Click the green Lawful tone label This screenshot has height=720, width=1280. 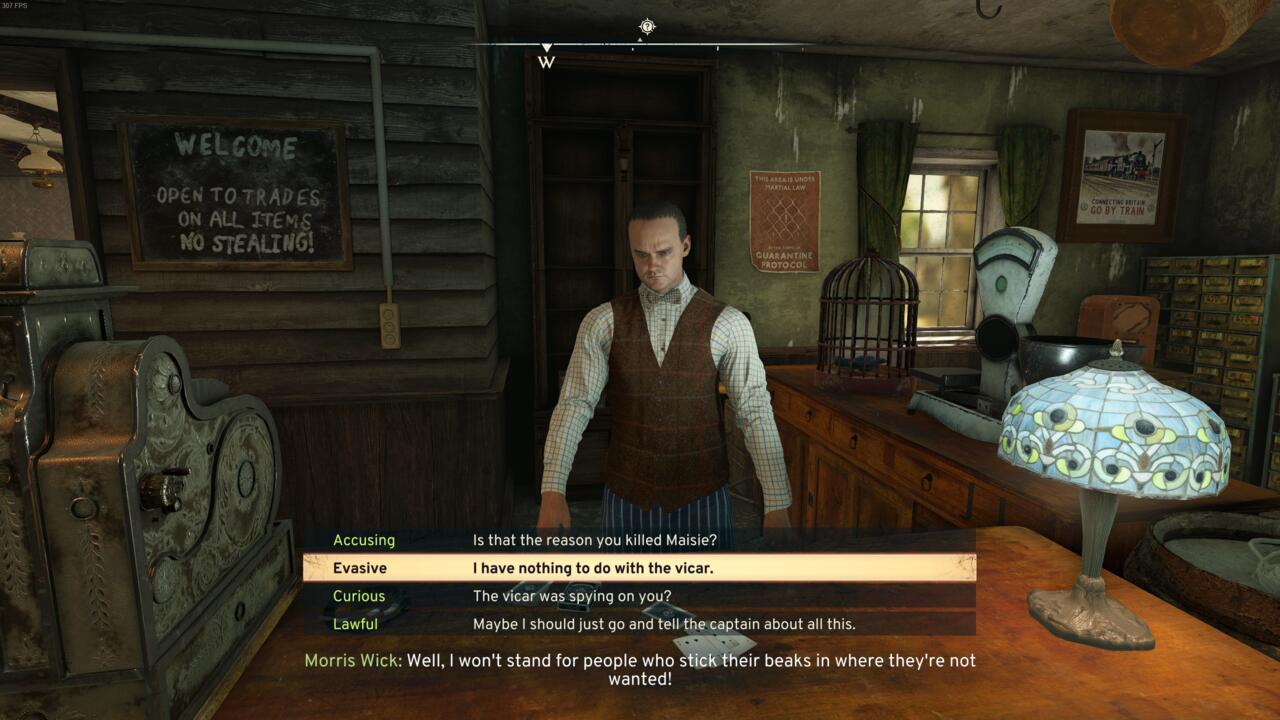click(356, 624)
